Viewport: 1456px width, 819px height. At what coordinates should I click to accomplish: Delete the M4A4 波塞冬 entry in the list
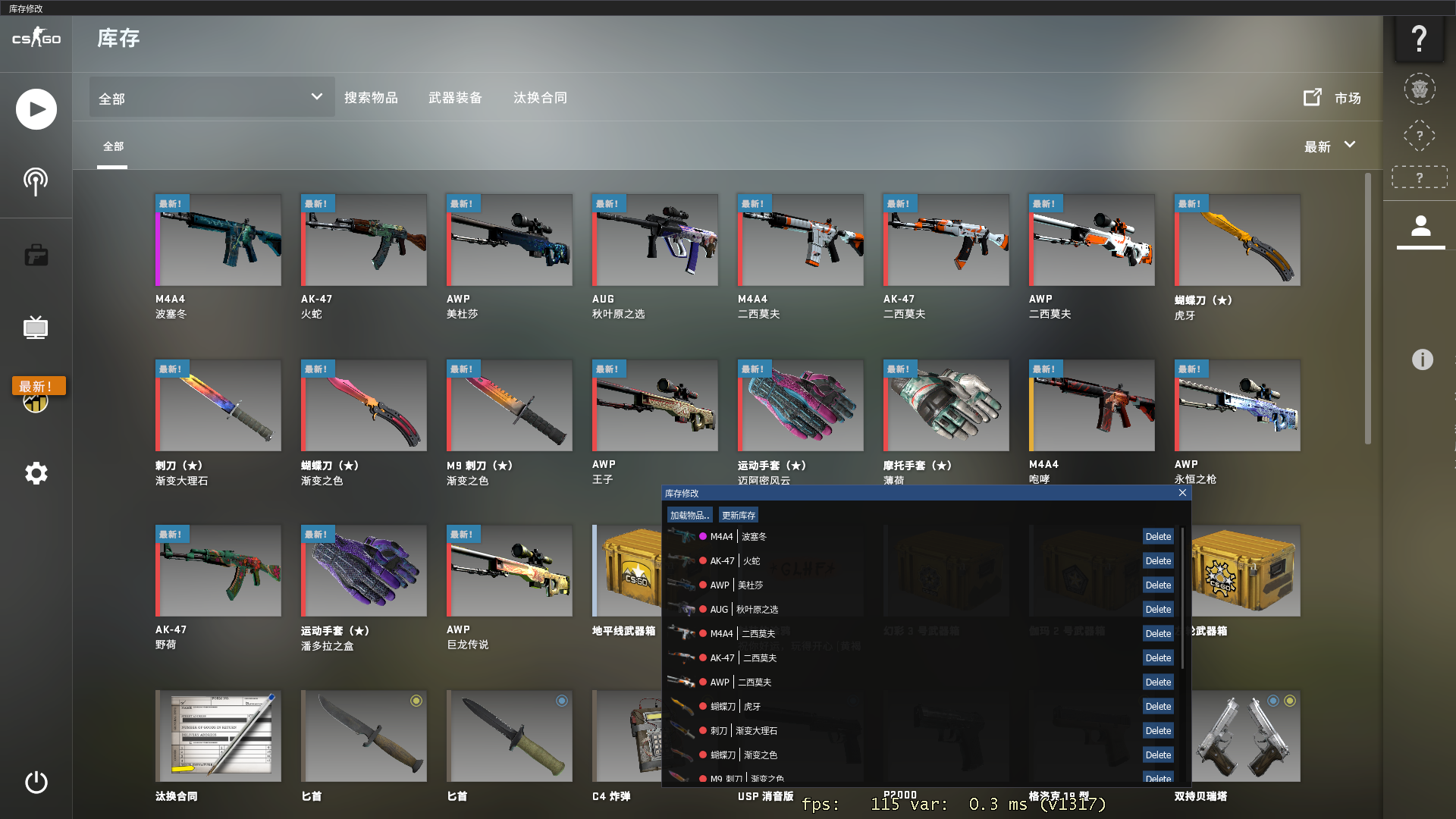point(1158,536)
